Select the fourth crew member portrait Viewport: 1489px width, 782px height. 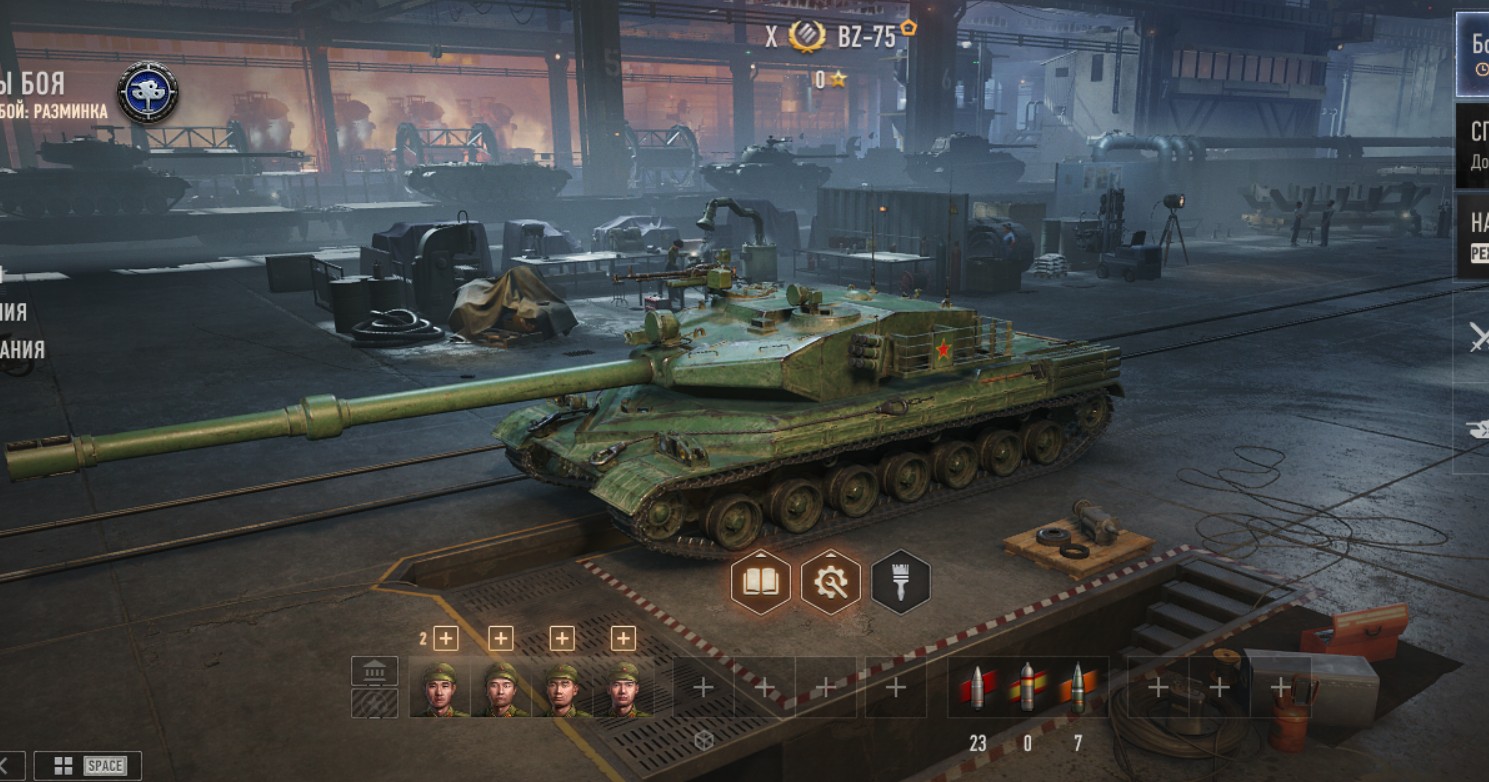(623, 688)
